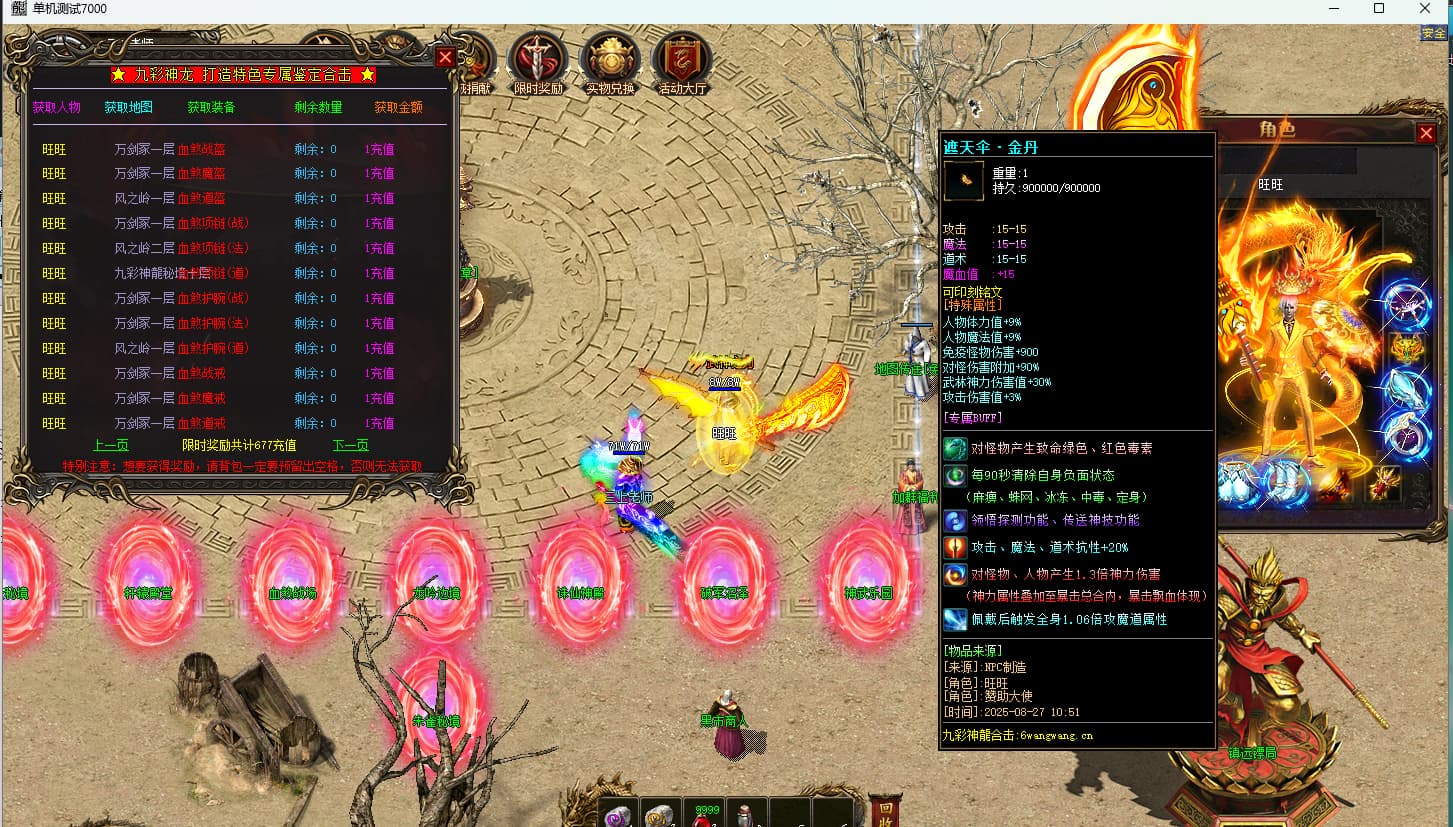Select the gold rune stone hotbar slot
1453x827 pixels.
(660, 815)
